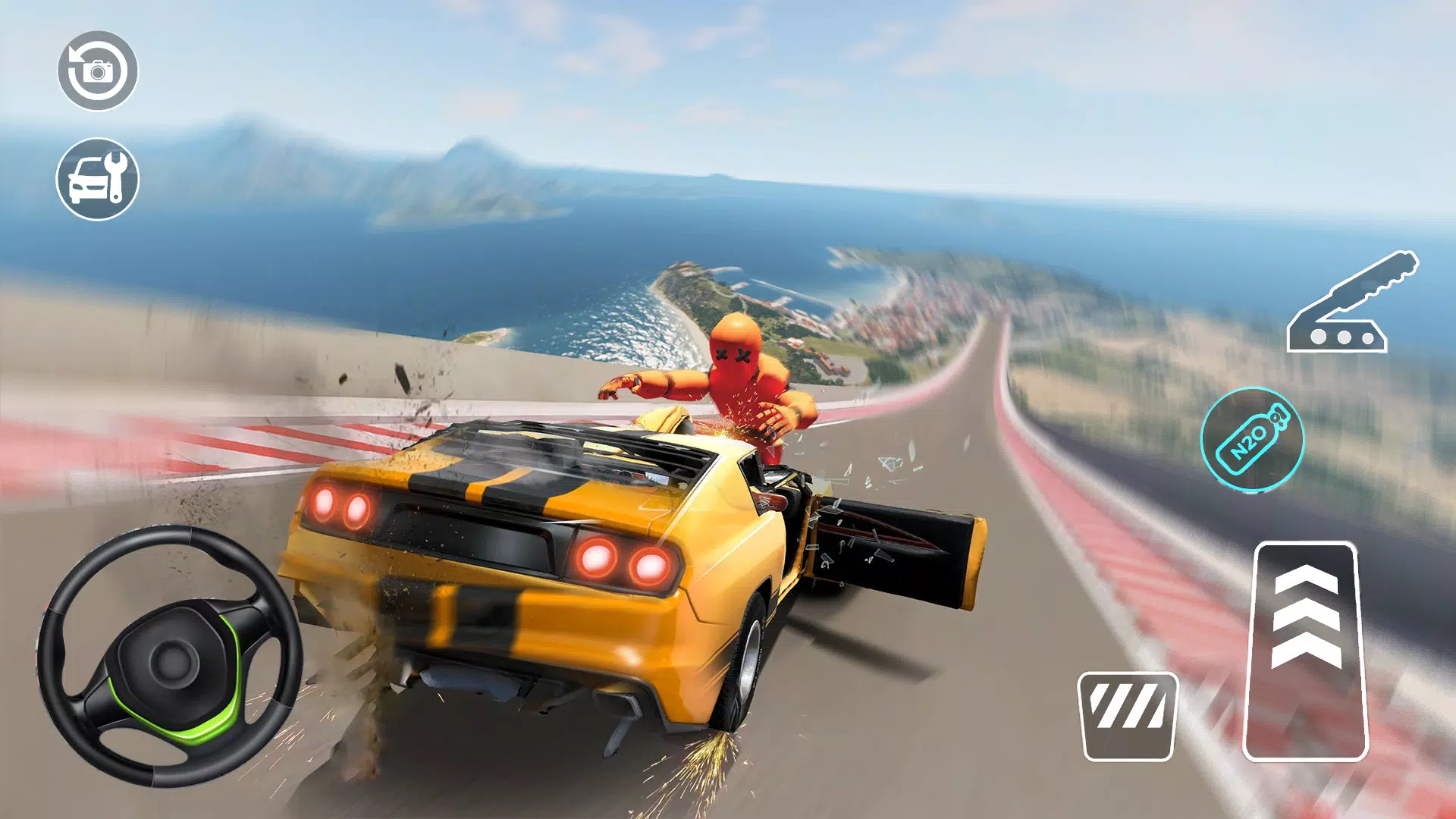The image size is (1456, 819).
Task: Switch the camera angle with the camera icon
Action: click(x=97, y=72)
